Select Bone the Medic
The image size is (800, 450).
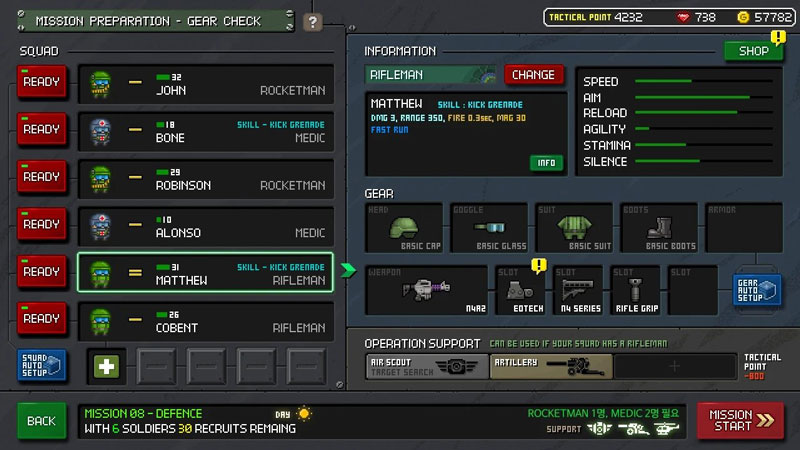[x=205, y=131]
